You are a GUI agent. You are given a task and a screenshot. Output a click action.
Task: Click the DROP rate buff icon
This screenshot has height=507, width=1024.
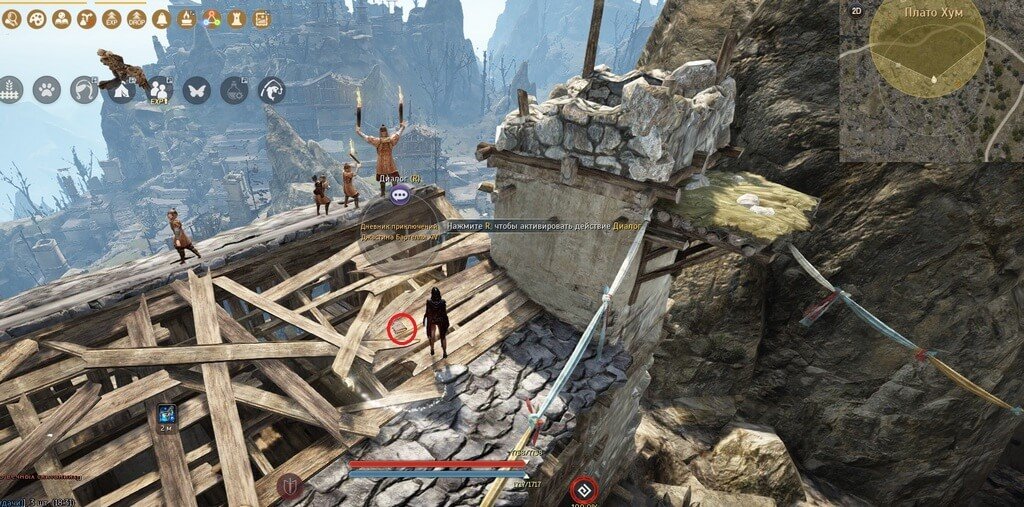click(x=135, y=18)
